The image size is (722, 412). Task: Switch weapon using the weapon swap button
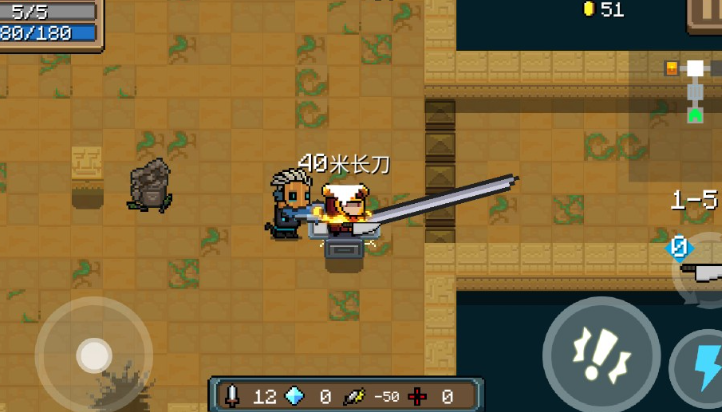(x=702, y=268)
